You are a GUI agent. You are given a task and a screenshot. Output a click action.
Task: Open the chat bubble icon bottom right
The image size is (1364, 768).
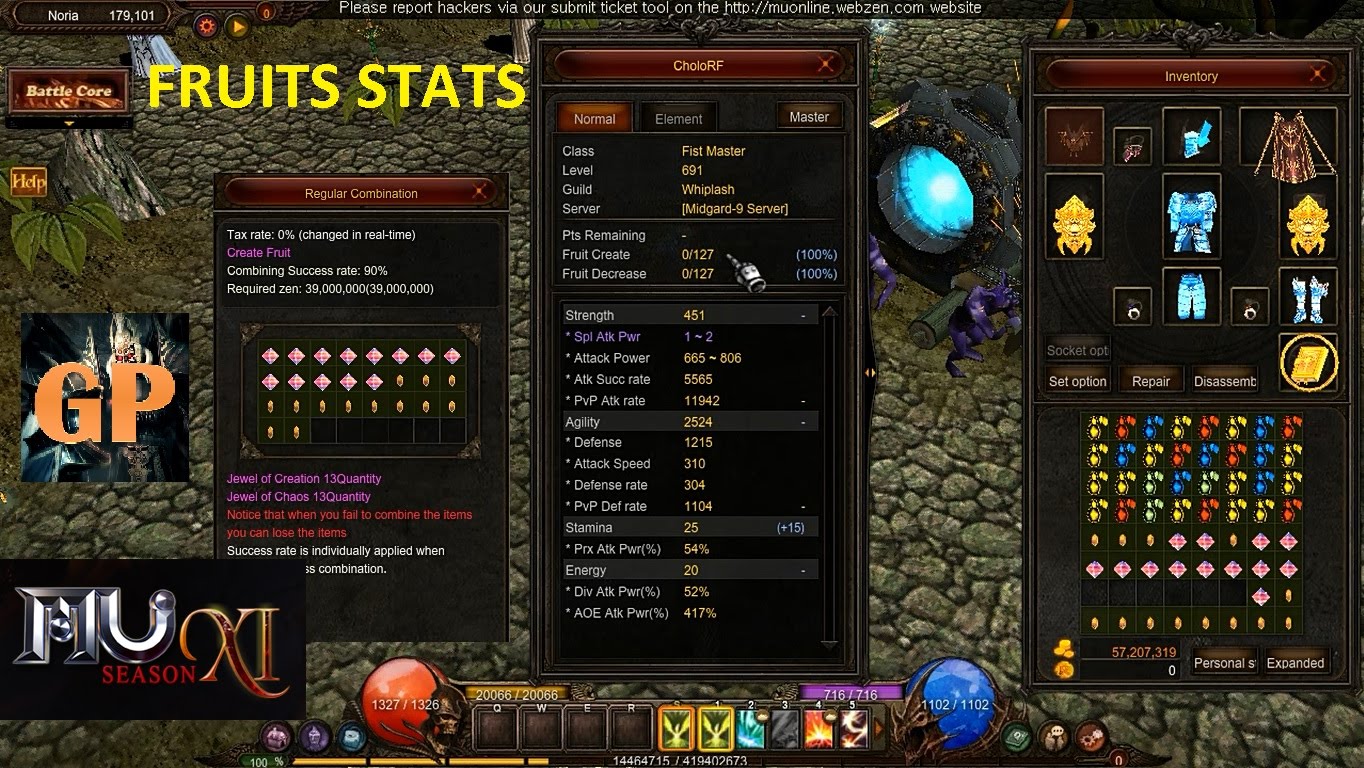1053,736
